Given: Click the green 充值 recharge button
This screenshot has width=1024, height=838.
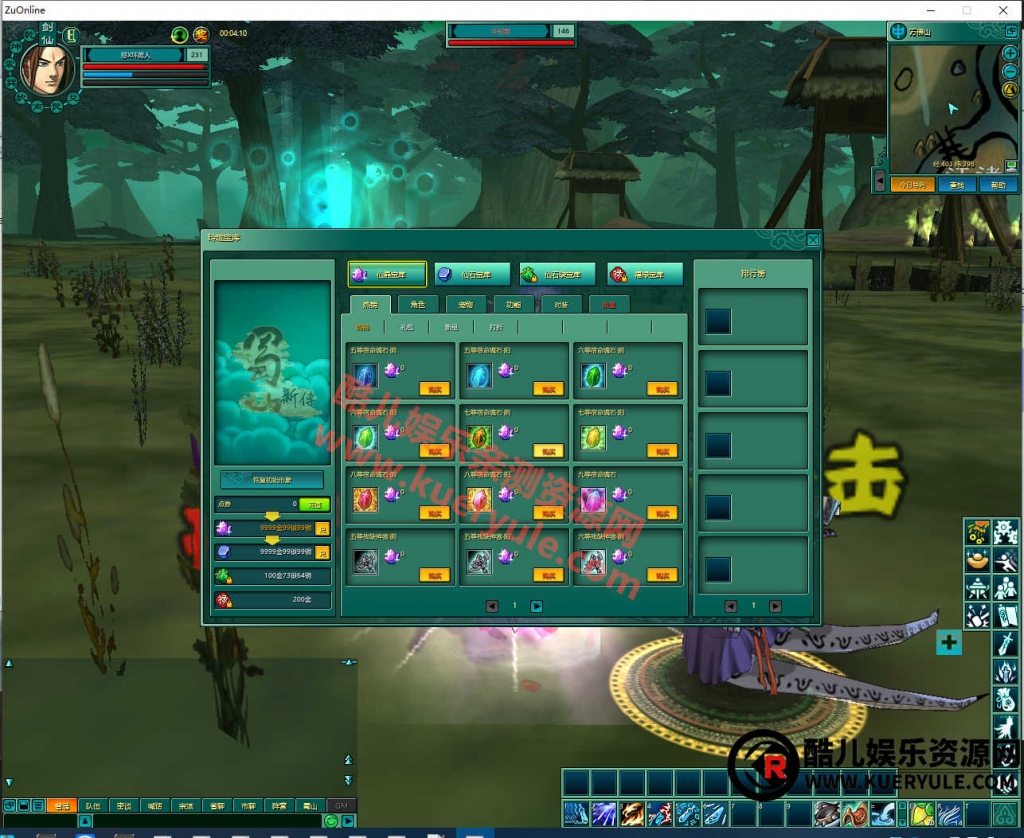Looking at the screenshot, I should [x=314, y=504].
